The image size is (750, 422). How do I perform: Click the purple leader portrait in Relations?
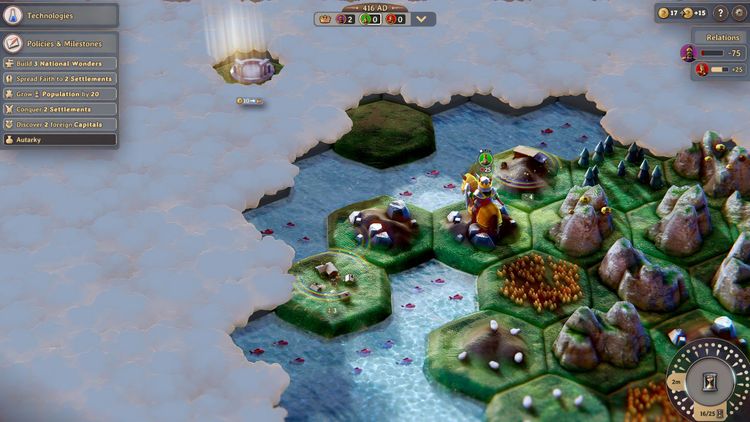click(x=689, y=52)
